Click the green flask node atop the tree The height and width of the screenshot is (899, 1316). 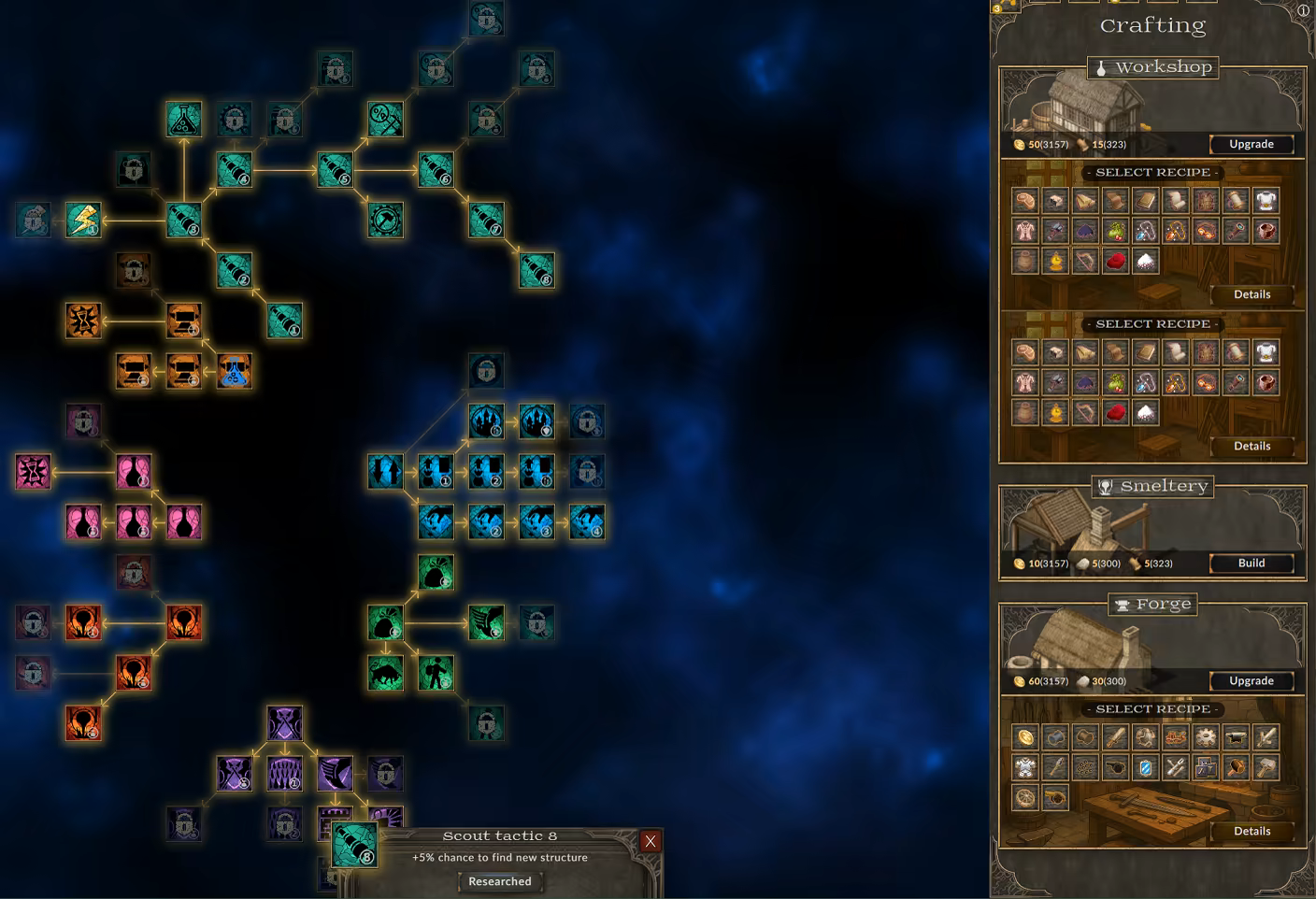click(x=183, y=117)
